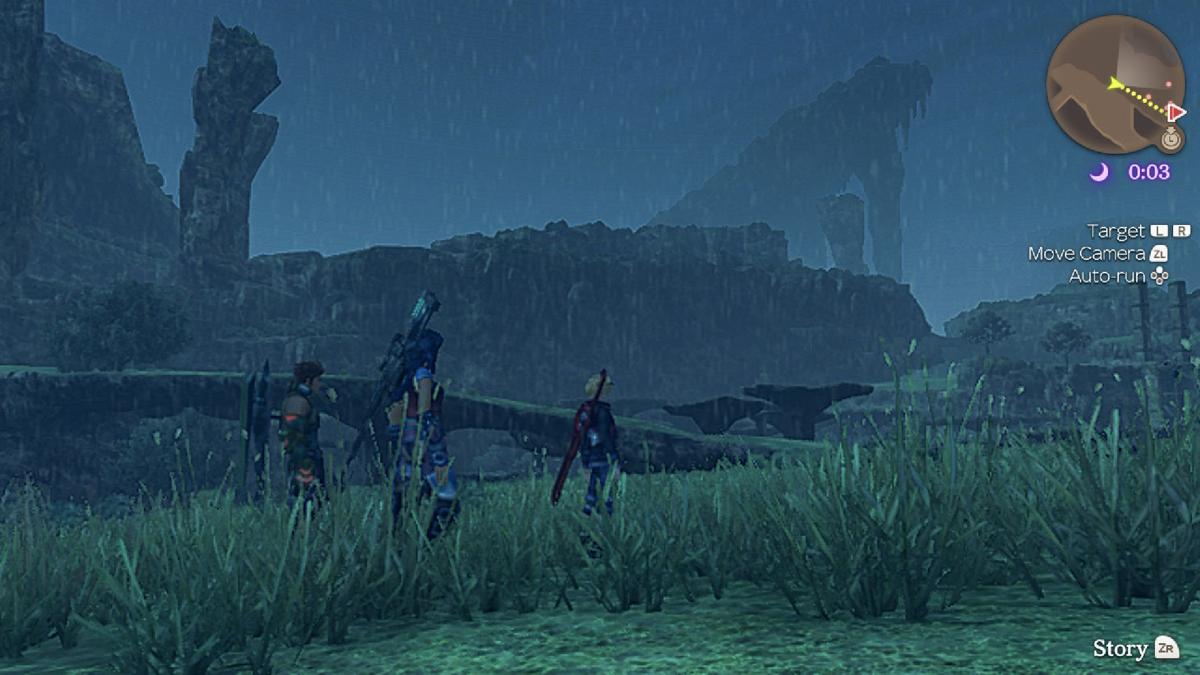Click the crescent moon night icon
1200x675 pixels.
1099,172
